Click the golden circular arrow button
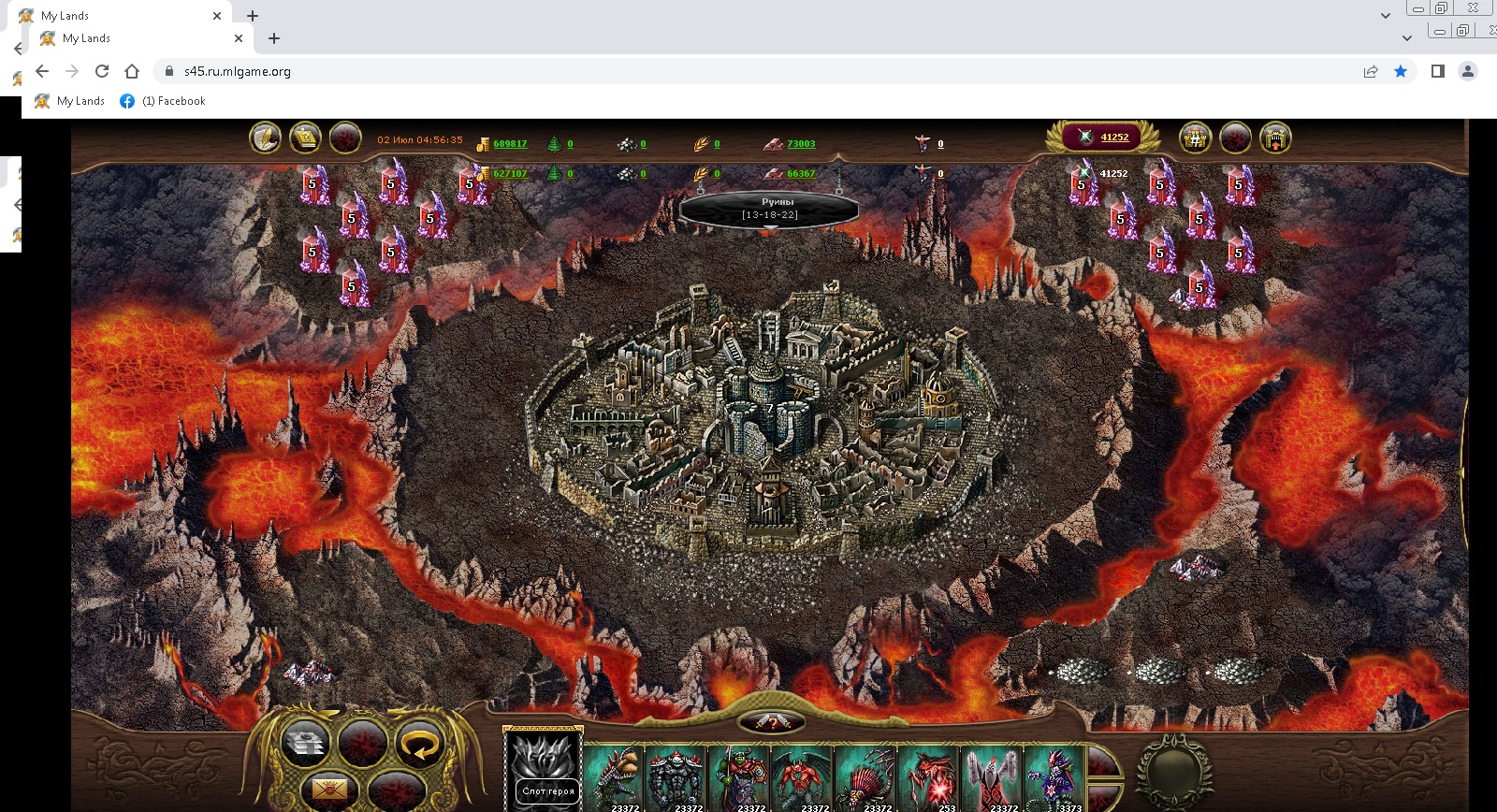 419,745
